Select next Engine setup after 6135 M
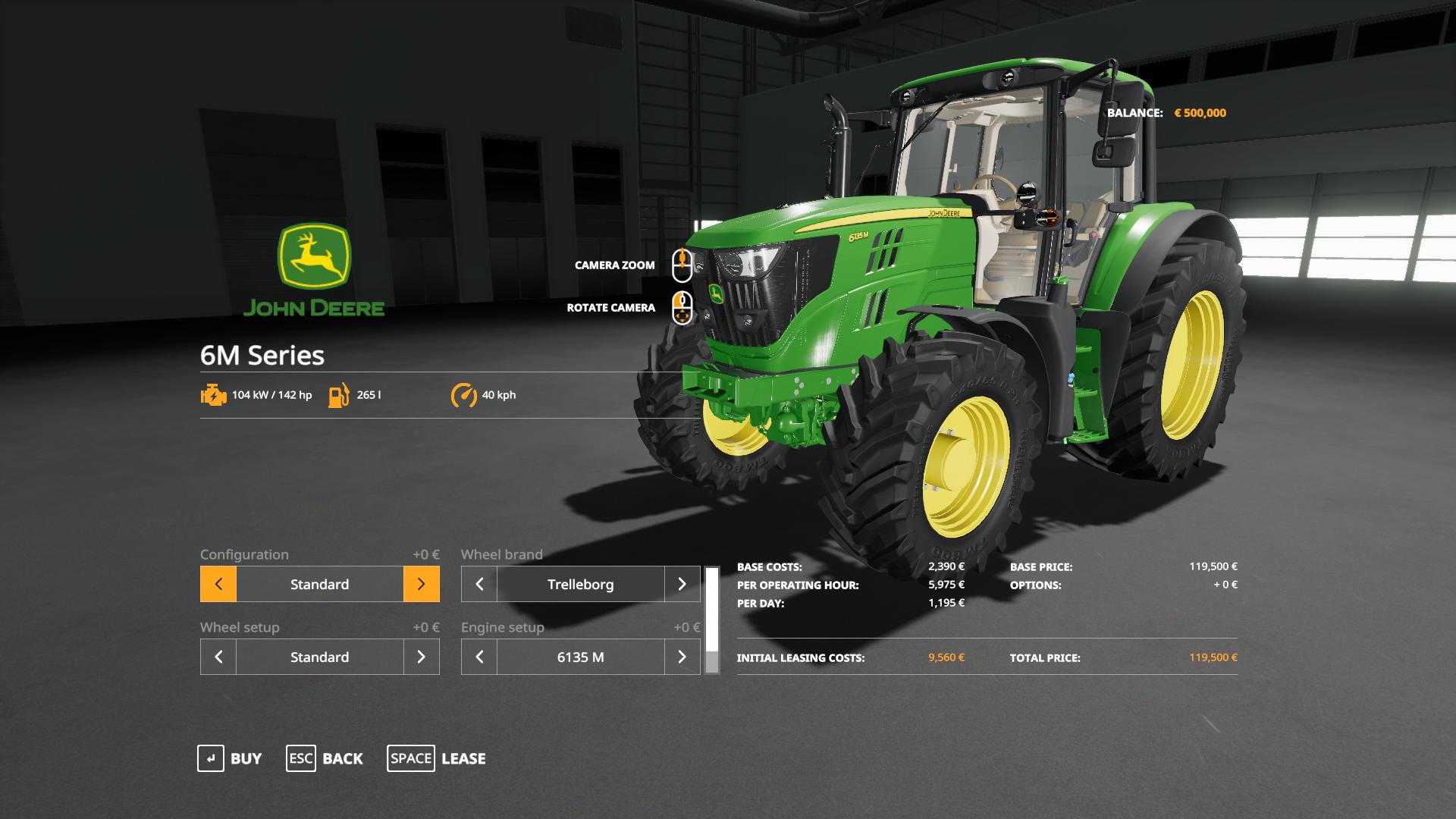Viewport: 1456px width, 819px height. pos(682,657)
